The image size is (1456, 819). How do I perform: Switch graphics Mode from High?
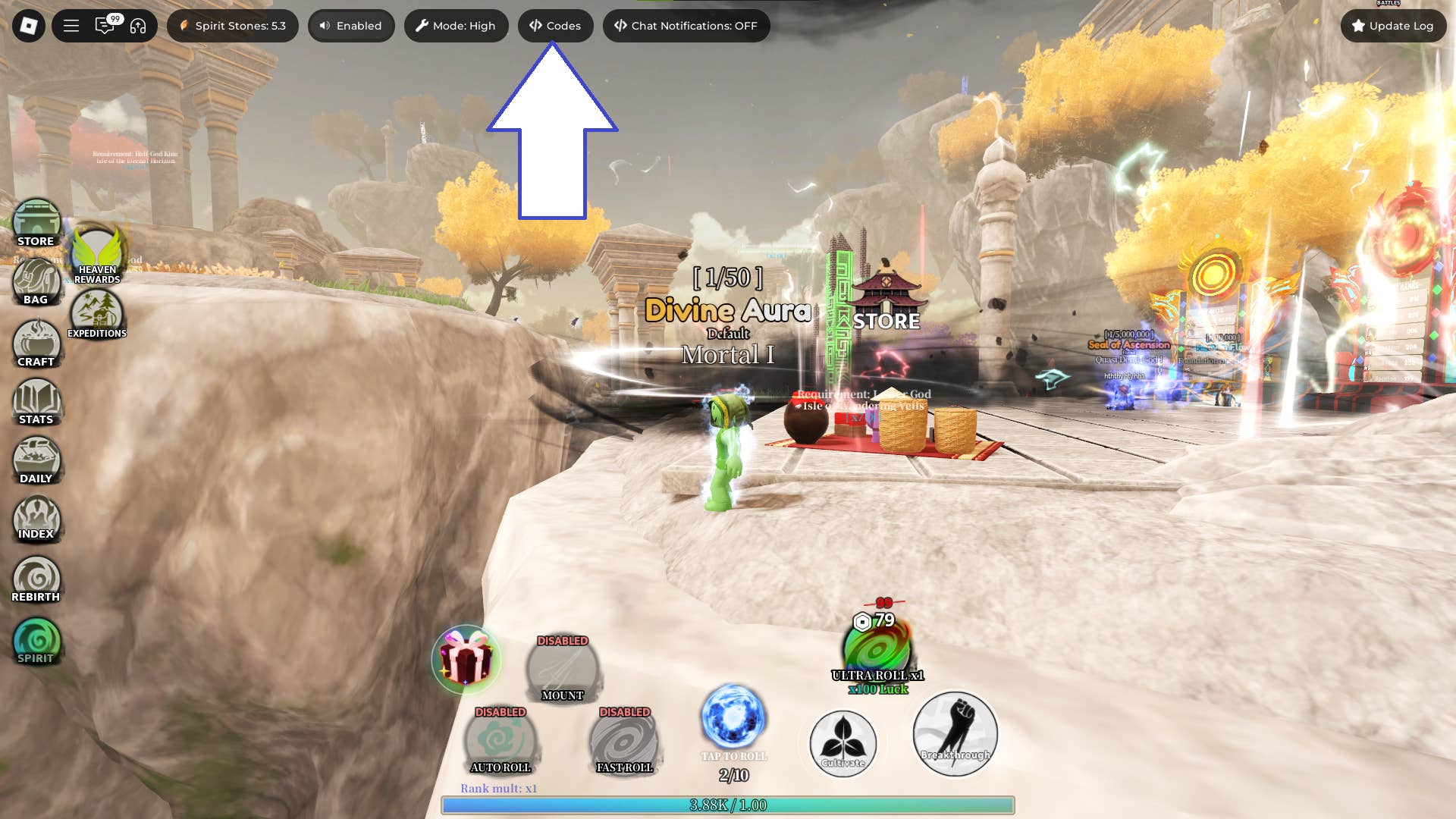click(456, 25)
